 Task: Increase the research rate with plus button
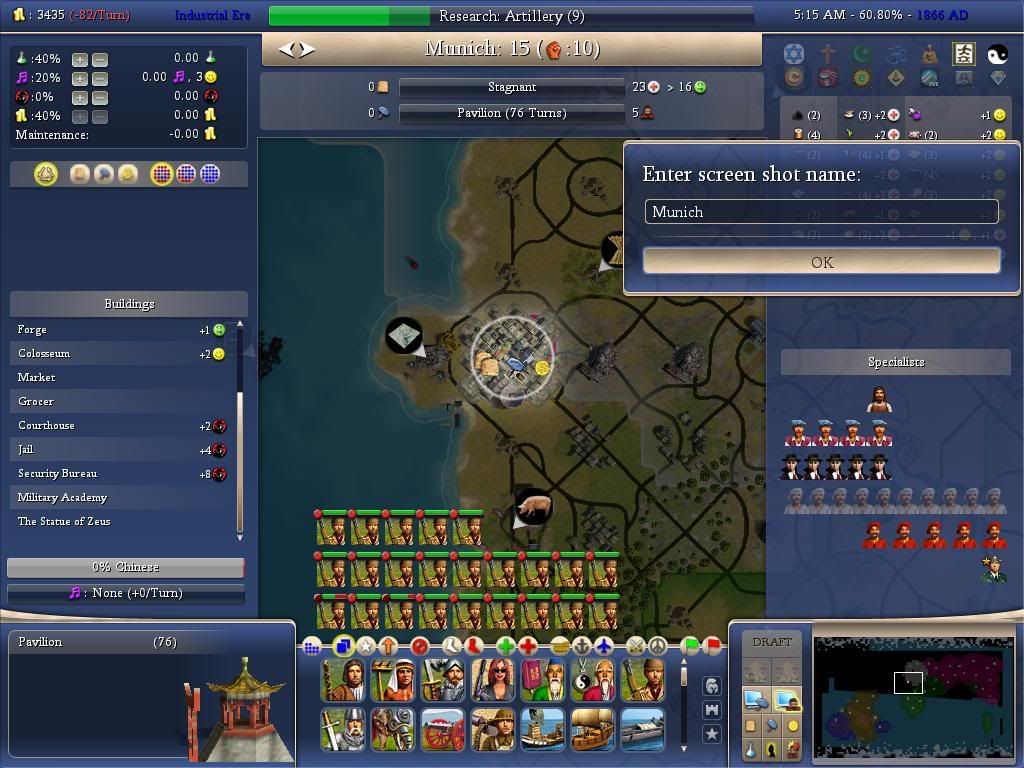[80, 59]
